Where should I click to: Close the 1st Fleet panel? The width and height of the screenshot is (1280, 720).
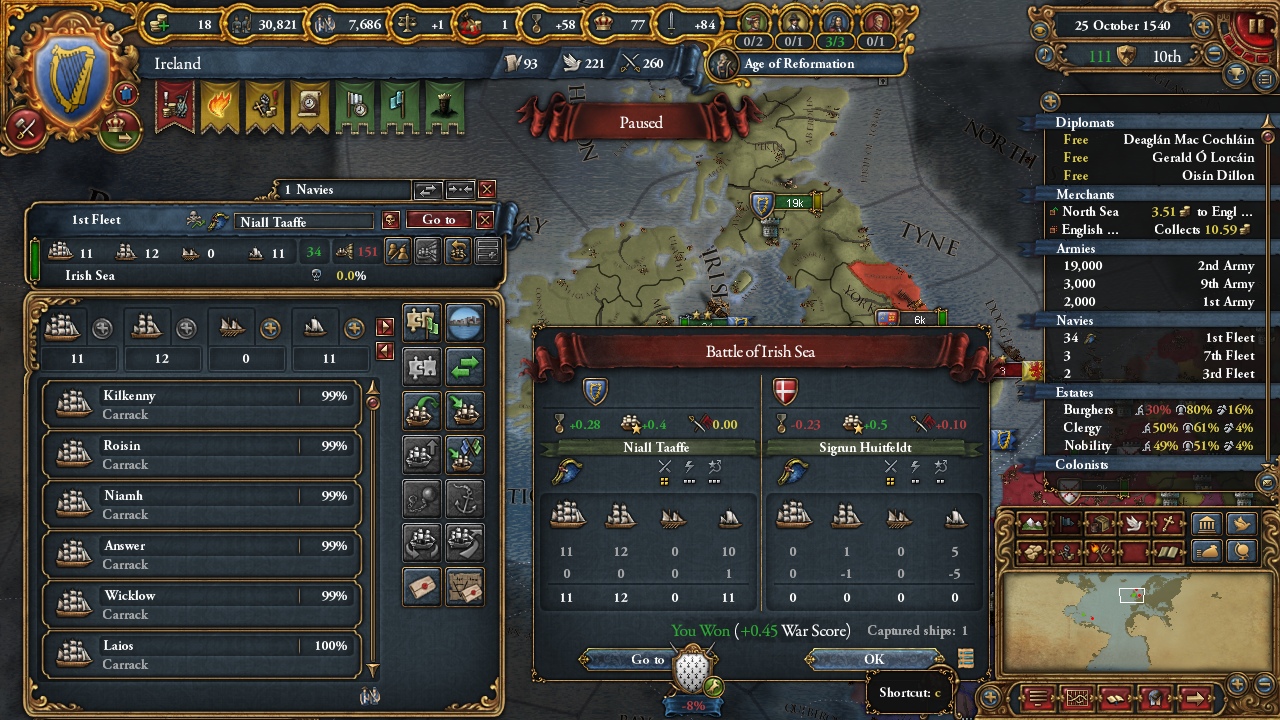(x=485, y=220)
